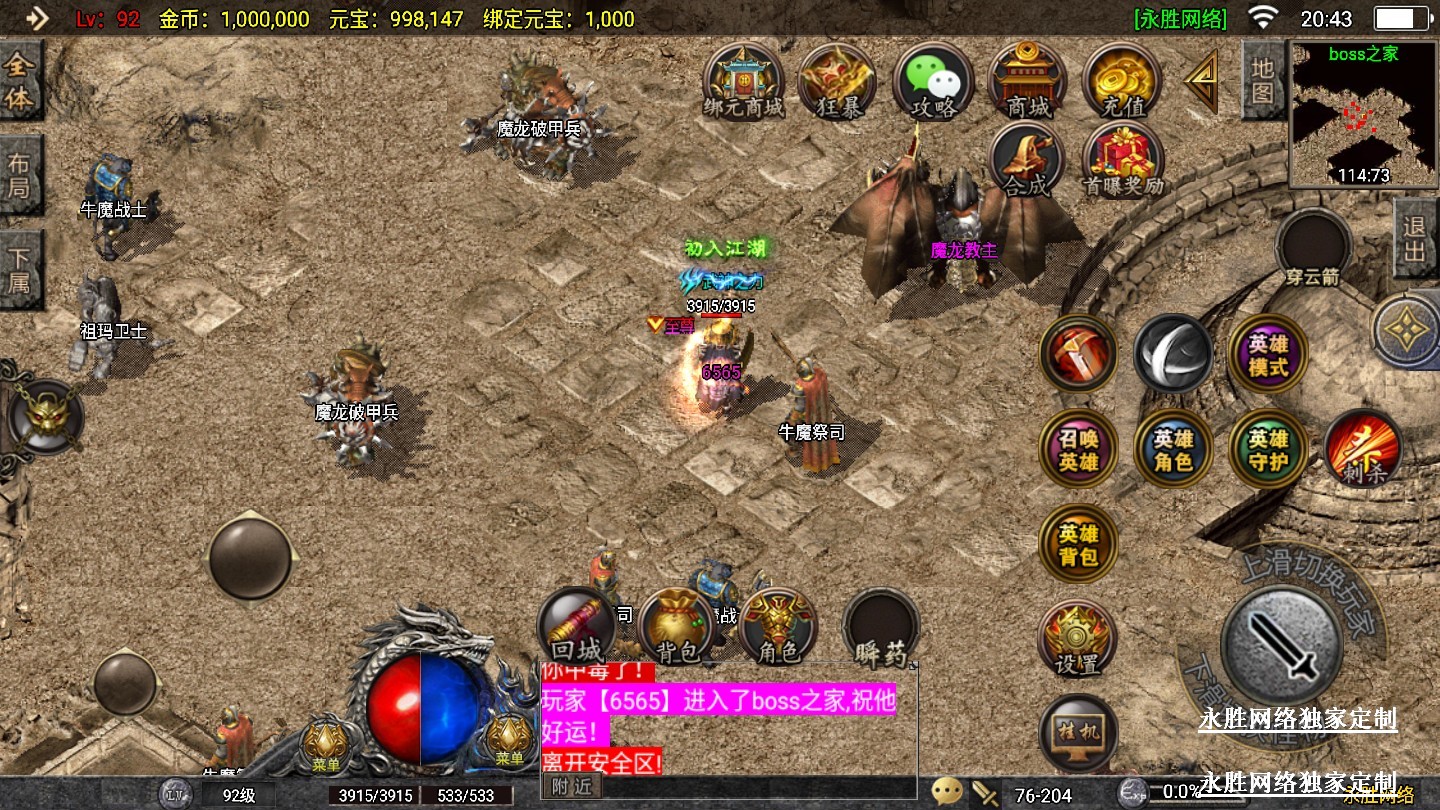The width and height of the screenshot is (1440, 810).
Task: Open the 英雄背包 hero bag
Action: (x=1078, y=544)
